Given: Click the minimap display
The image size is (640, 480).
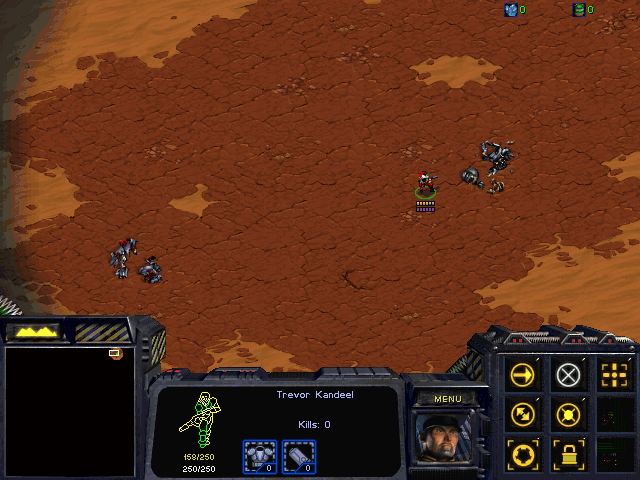Looking at the screenshot, I should [x=70, y=411].
